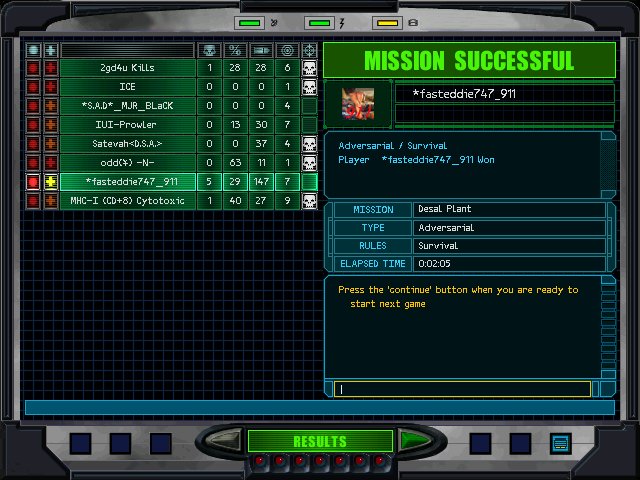
Task: Highlight the *fasteddie747_911 scoreboard row
Action: [x=127, y=182]
